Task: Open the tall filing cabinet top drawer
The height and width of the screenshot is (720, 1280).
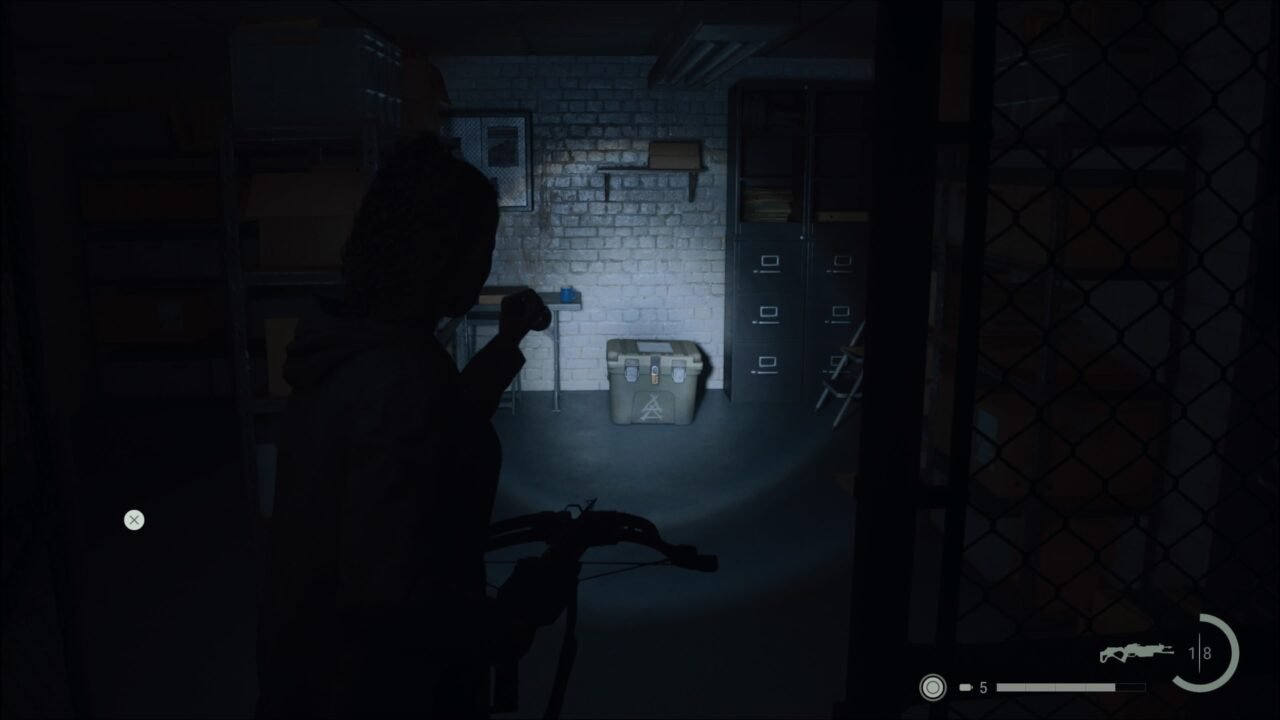Action: point(768,260)
